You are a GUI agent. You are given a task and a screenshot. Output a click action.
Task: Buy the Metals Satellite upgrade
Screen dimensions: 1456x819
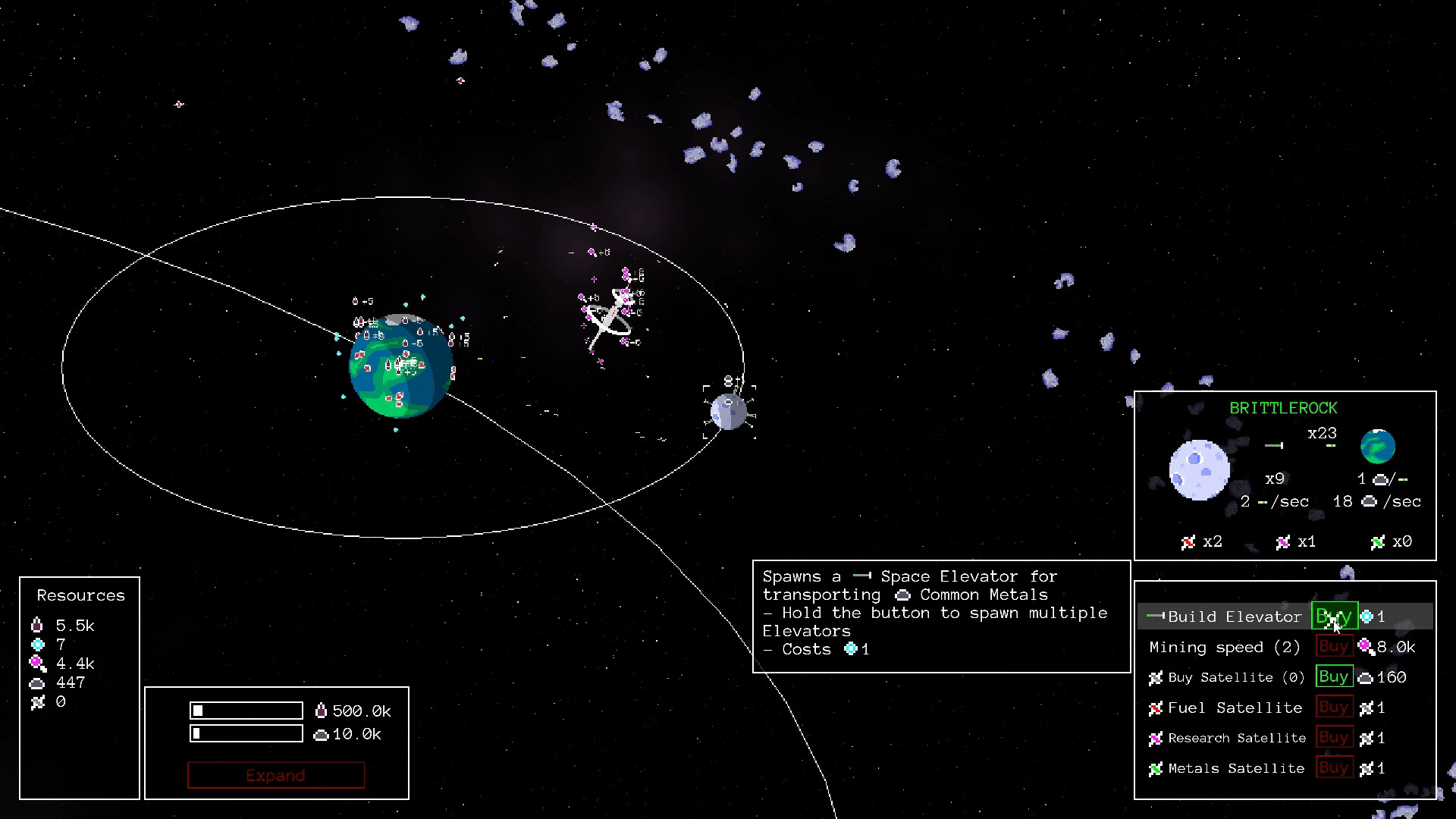click(1333, 768)
